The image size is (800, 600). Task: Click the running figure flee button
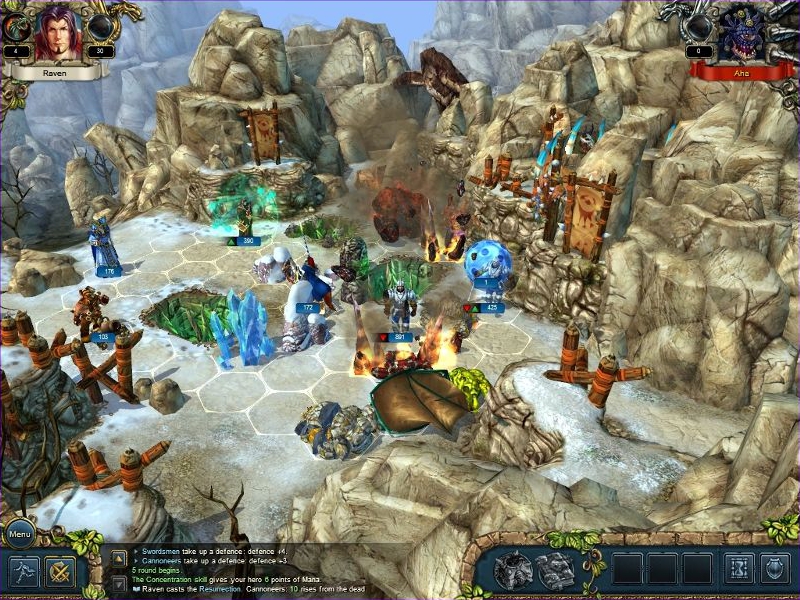[24, 572]
